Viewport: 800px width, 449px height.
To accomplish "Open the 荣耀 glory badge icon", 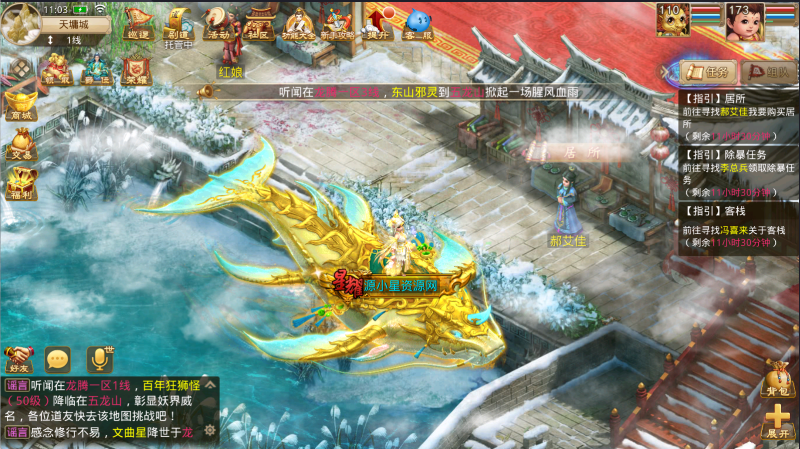I will [137, 68].
